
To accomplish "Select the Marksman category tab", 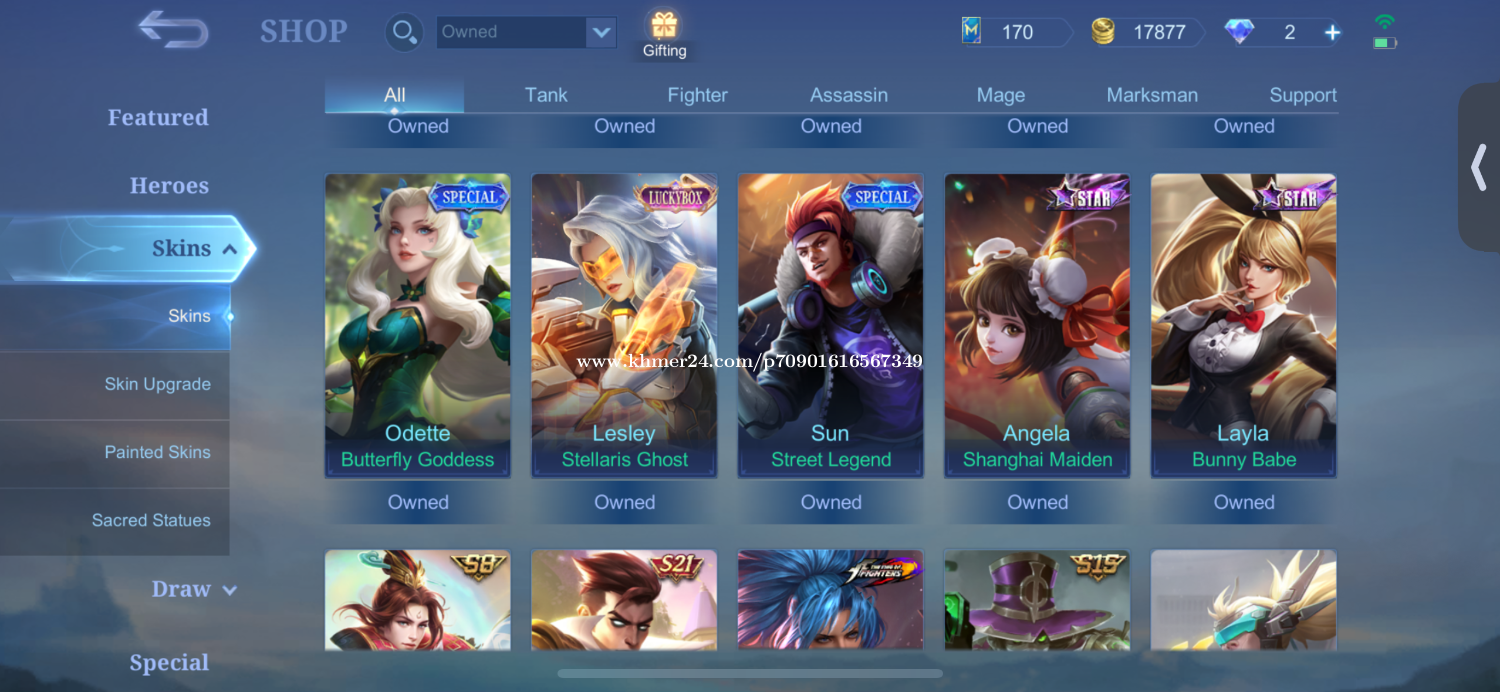I will (x=1151, y=95).
